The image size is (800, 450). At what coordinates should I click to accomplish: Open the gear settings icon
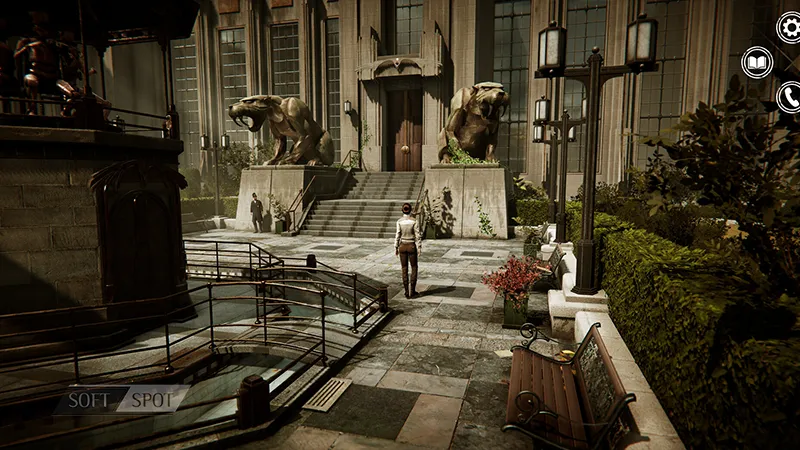pyautogui.click(x=789, y=27)
